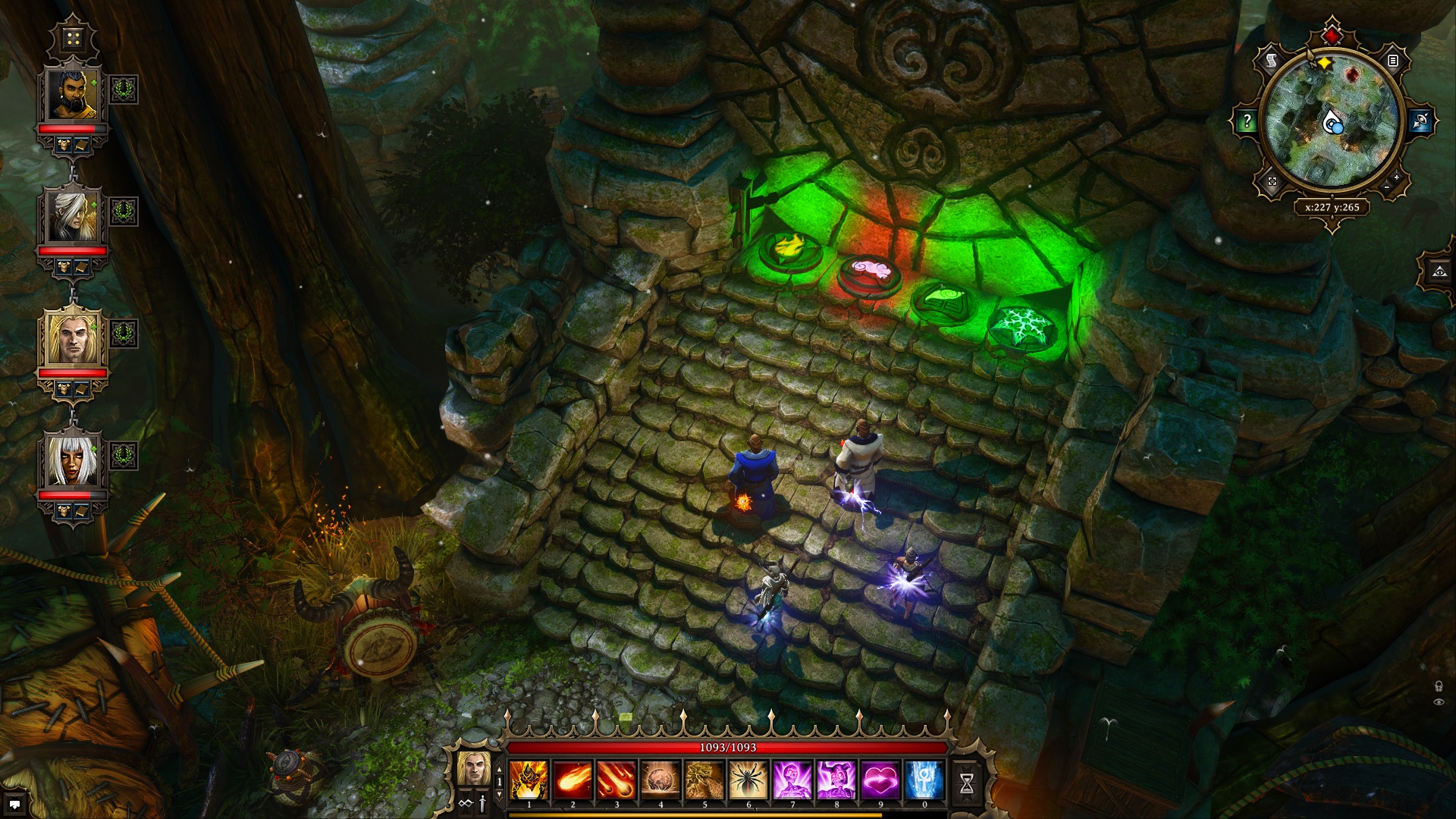Use the blue ankh resurrection skill
The width and height of the screenshot is (1456, 819).
click(924, 780)
